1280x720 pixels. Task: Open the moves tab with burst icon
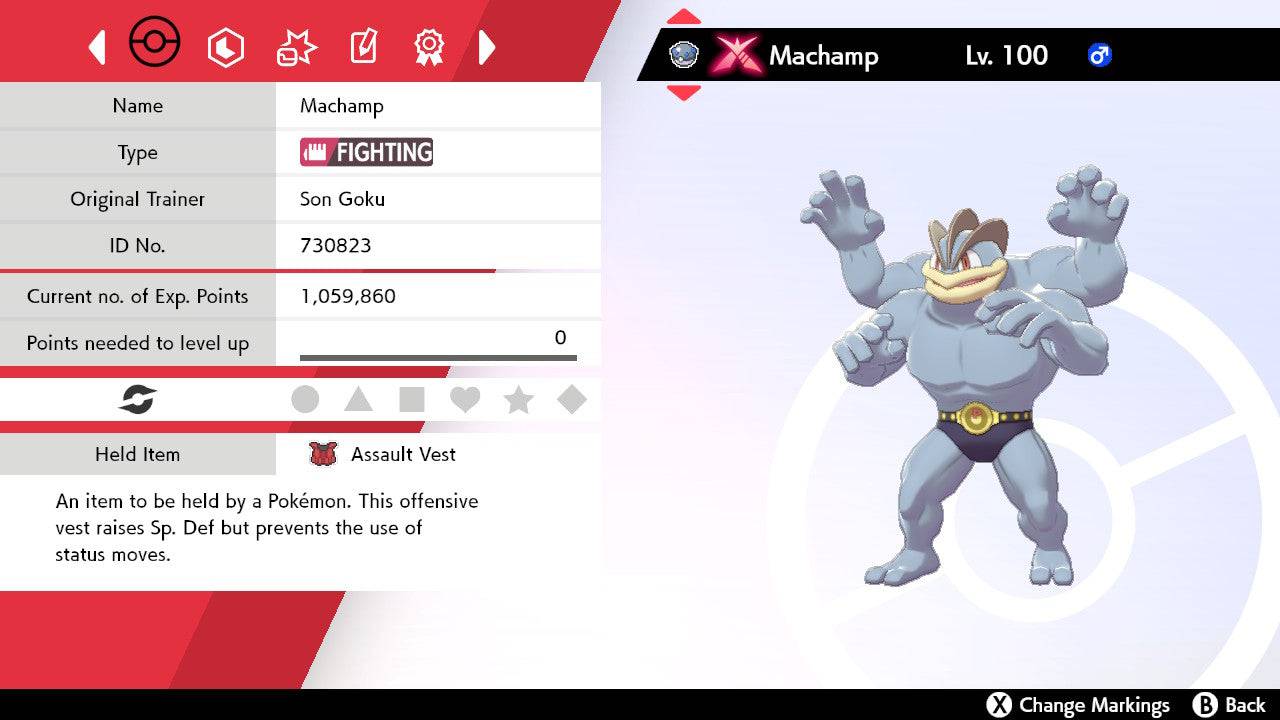point(296,47)
